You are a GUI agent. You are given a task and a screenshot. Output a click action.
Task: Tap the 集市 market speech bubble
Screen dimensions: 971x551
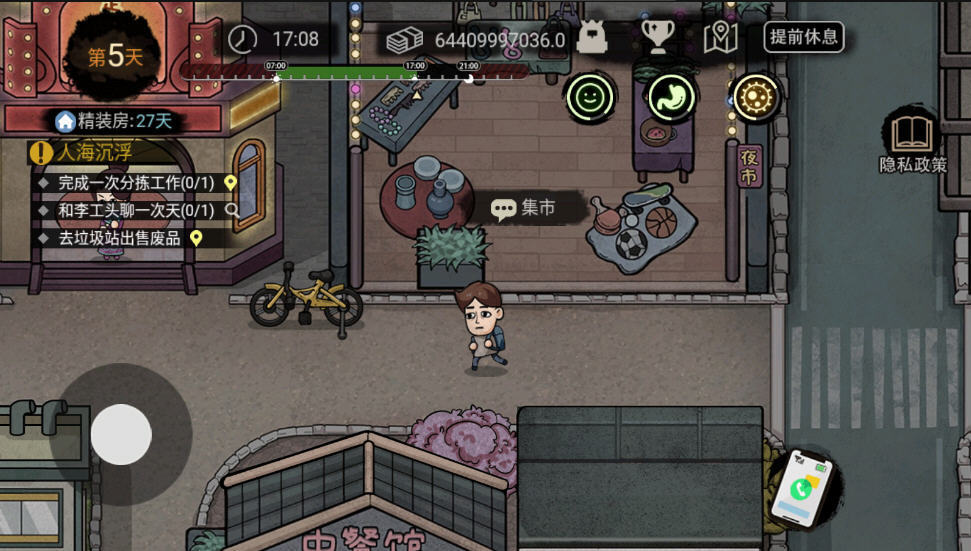(x=526, y=208)
